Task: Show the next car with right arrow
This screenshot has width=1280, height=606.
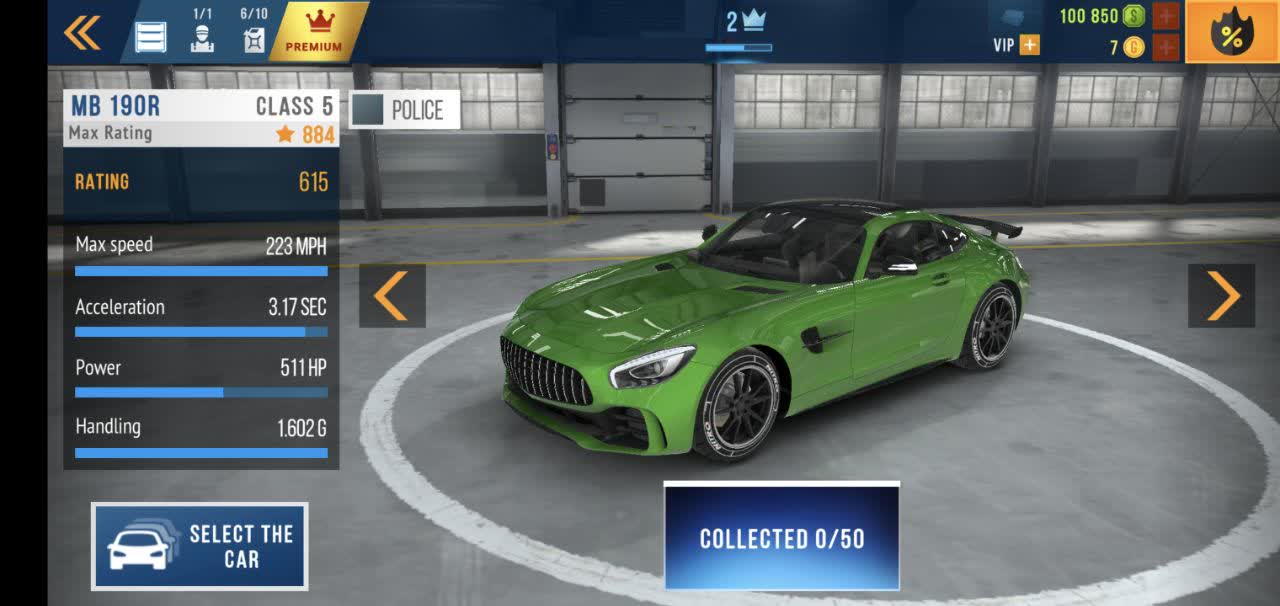Action: [1221, 296]
